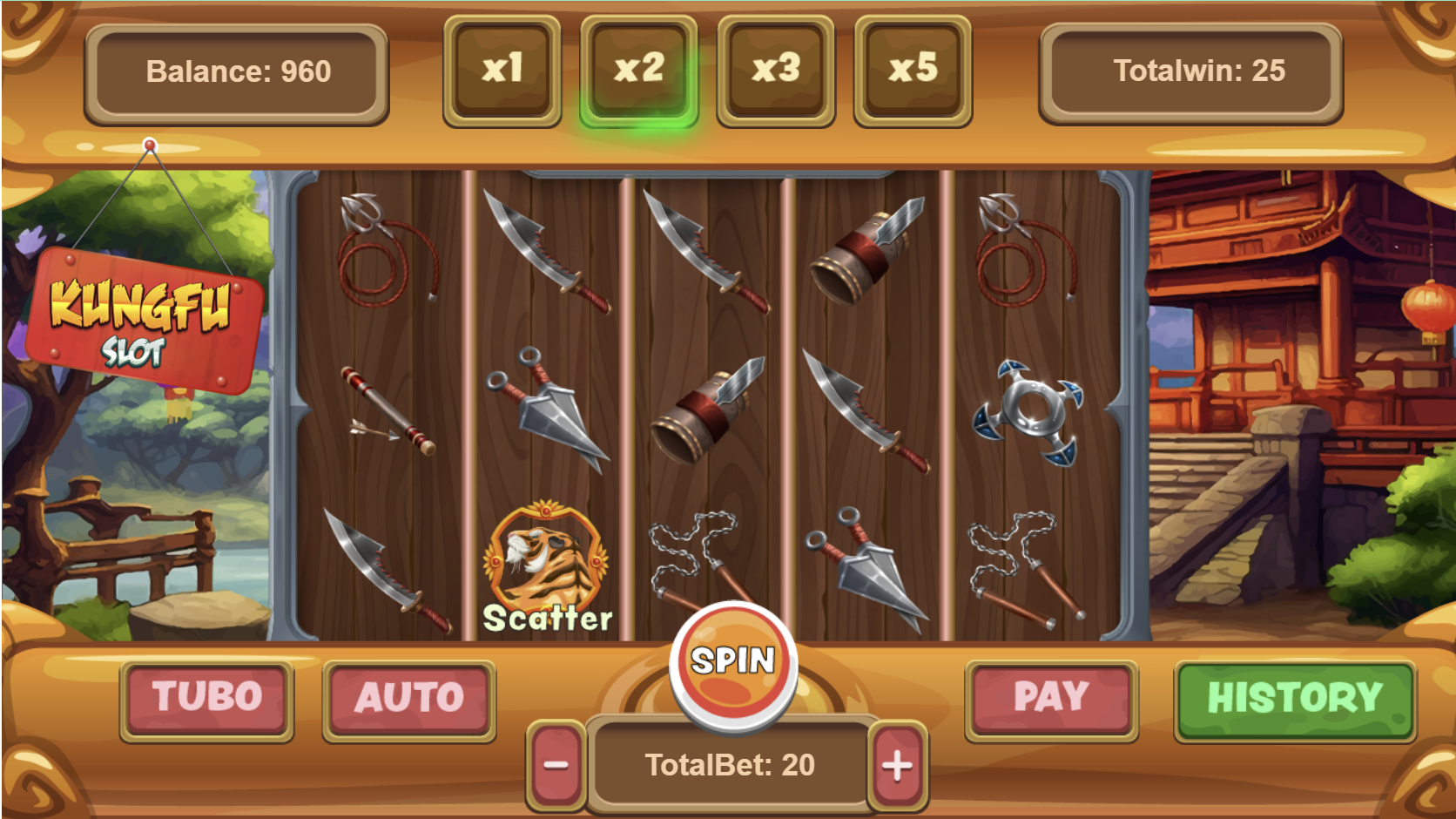Image resolution: width=1456 pixels, height=819 pixels.
Task: Decrease total bet with minus button
Action: (x=556, y=766)
